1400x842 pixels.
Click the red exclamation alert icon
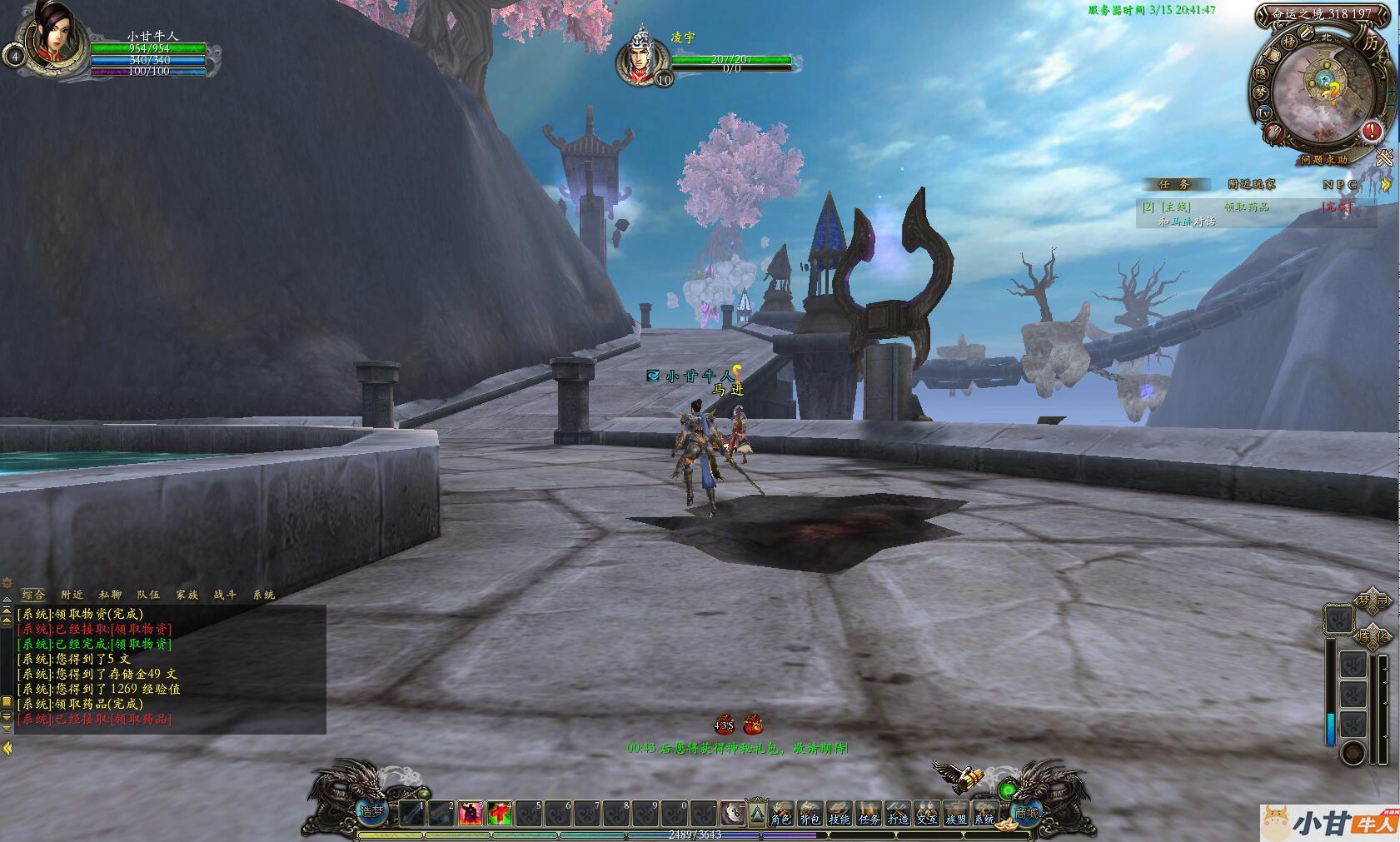(1372, 131)
